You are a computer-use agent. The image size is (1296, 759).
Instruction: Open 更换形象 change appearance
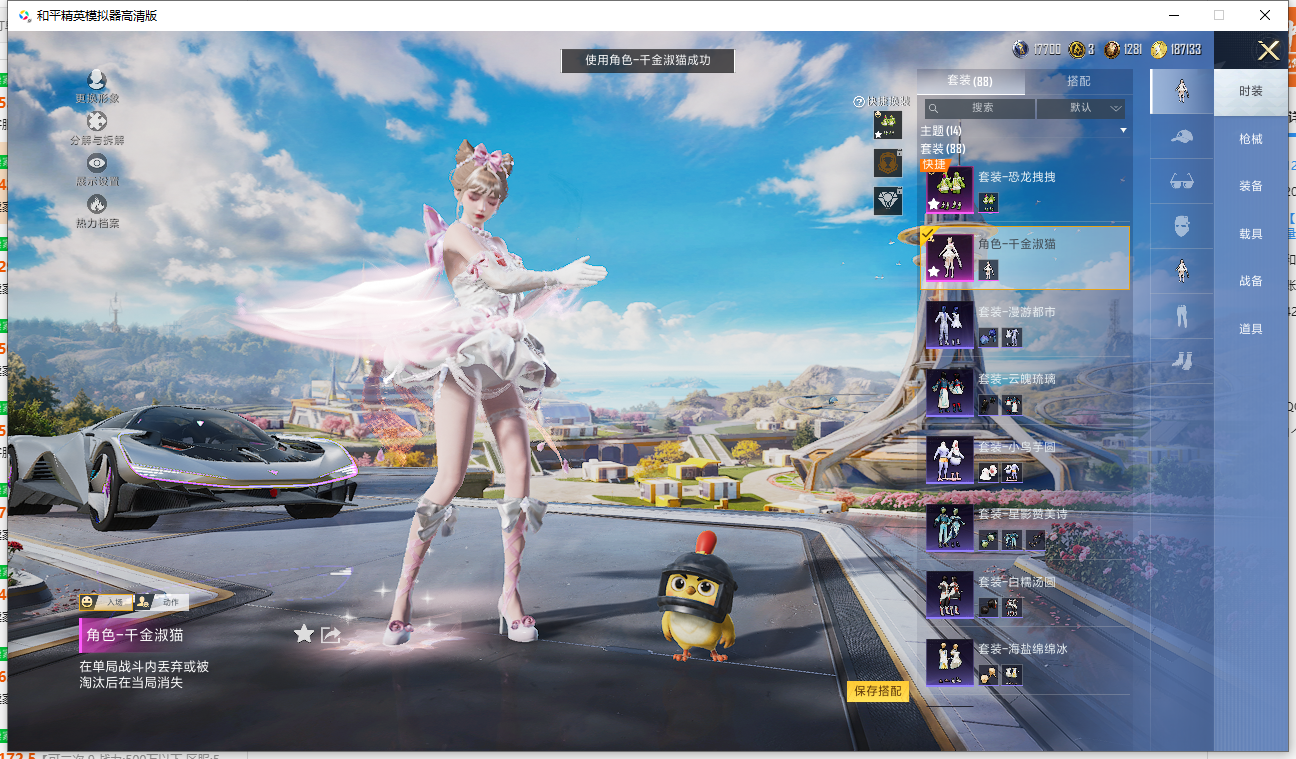click(x=97, y=86)
